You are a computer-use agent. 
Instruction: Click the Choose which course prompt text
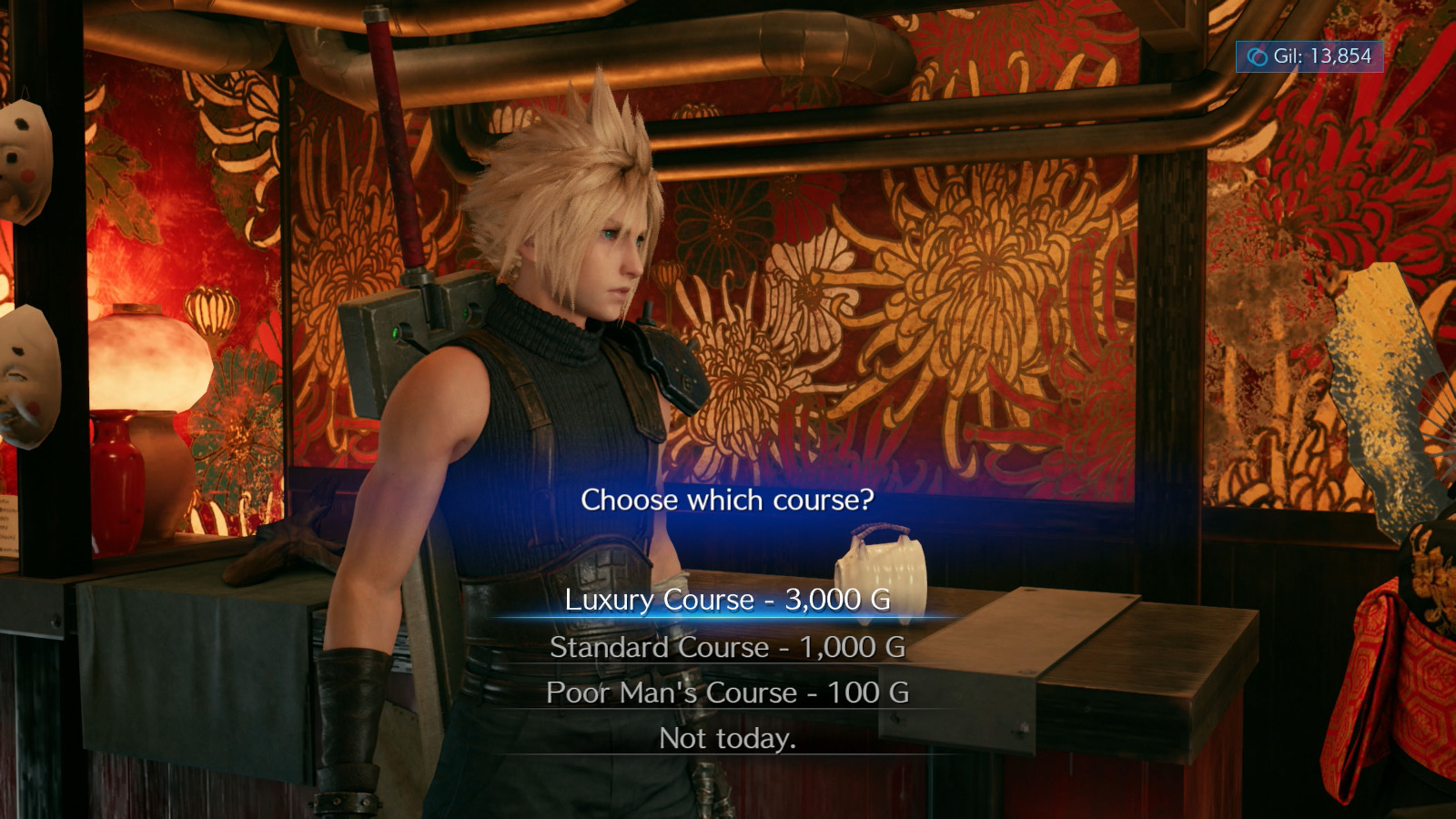(x=726, y=499)
